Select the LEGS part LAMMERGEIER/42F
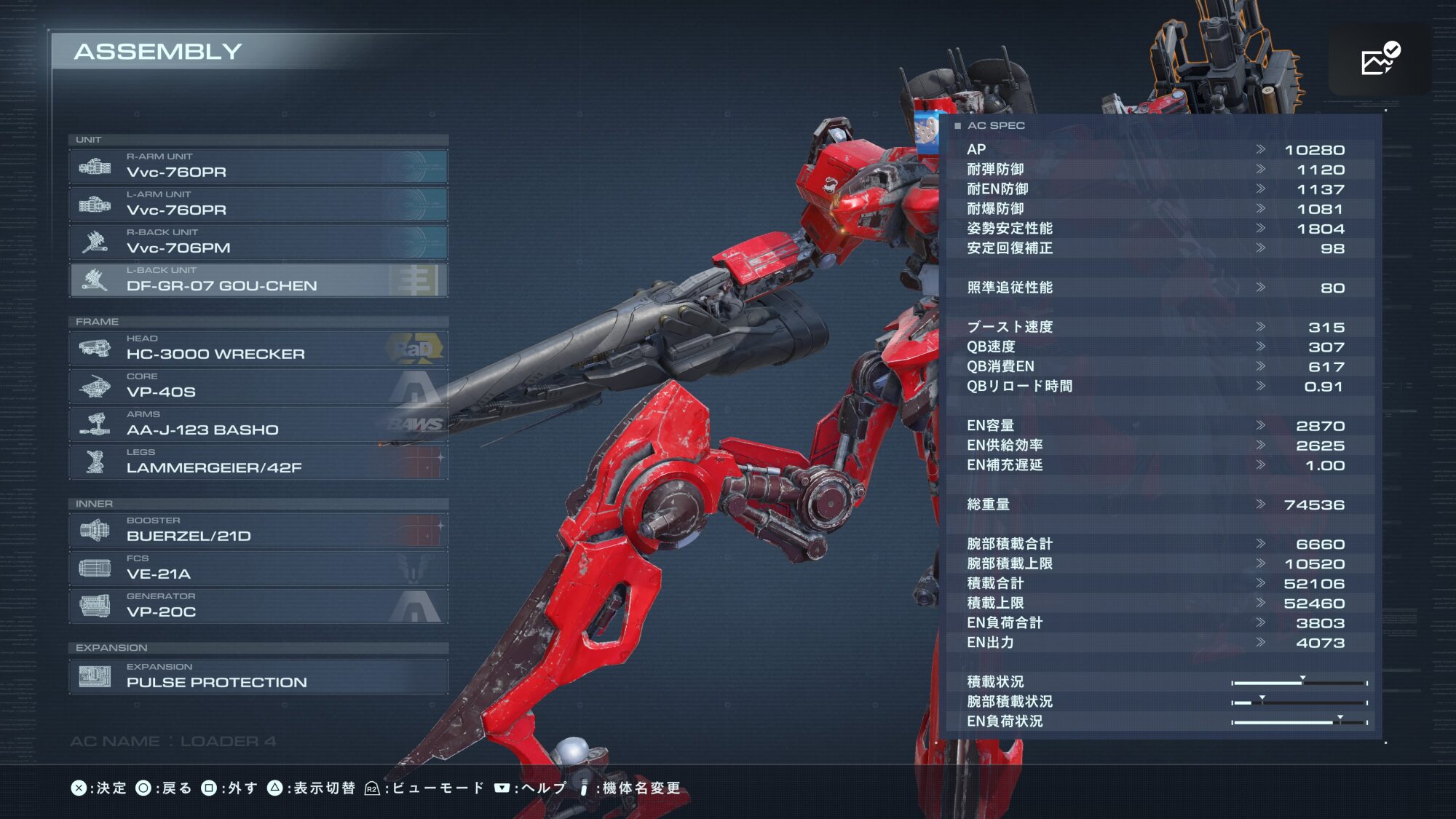Image resolution: width=1456 pixels, height=819 pixels. 258,462
